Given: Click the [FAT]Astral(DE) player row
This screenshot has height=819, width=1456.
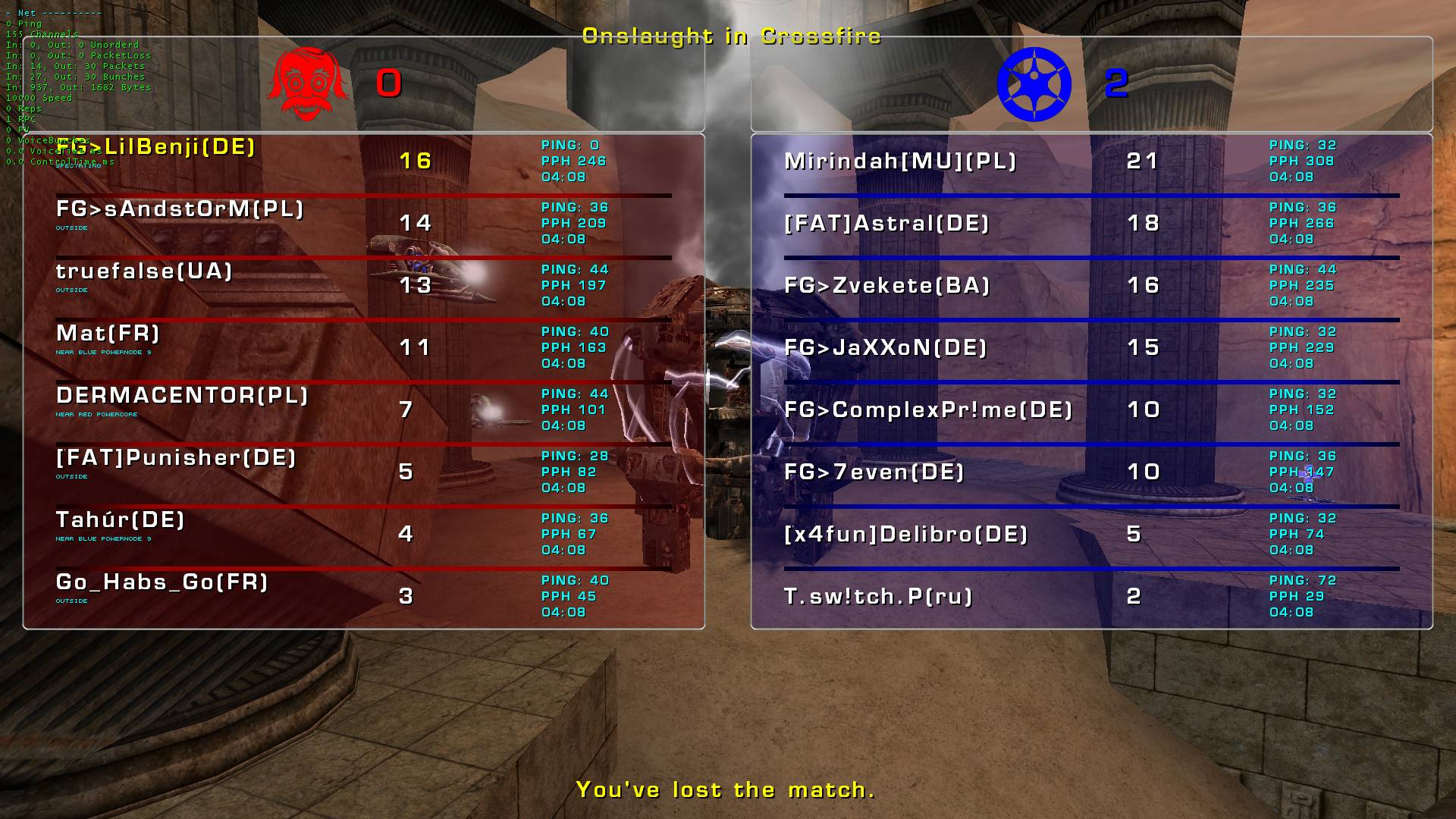Looking at the screenshot, I should (886, 224).
